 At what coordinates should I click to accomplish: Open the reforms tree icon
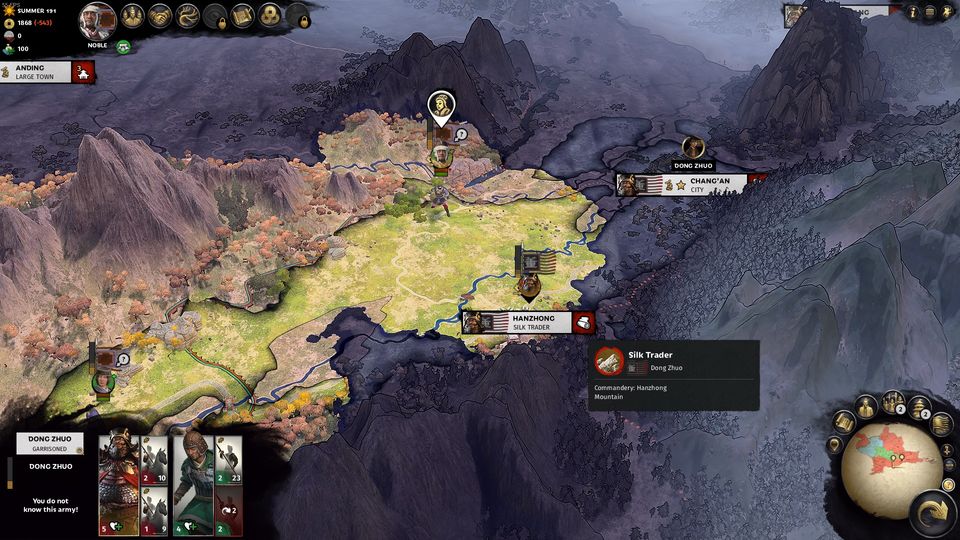coord(188,15)
